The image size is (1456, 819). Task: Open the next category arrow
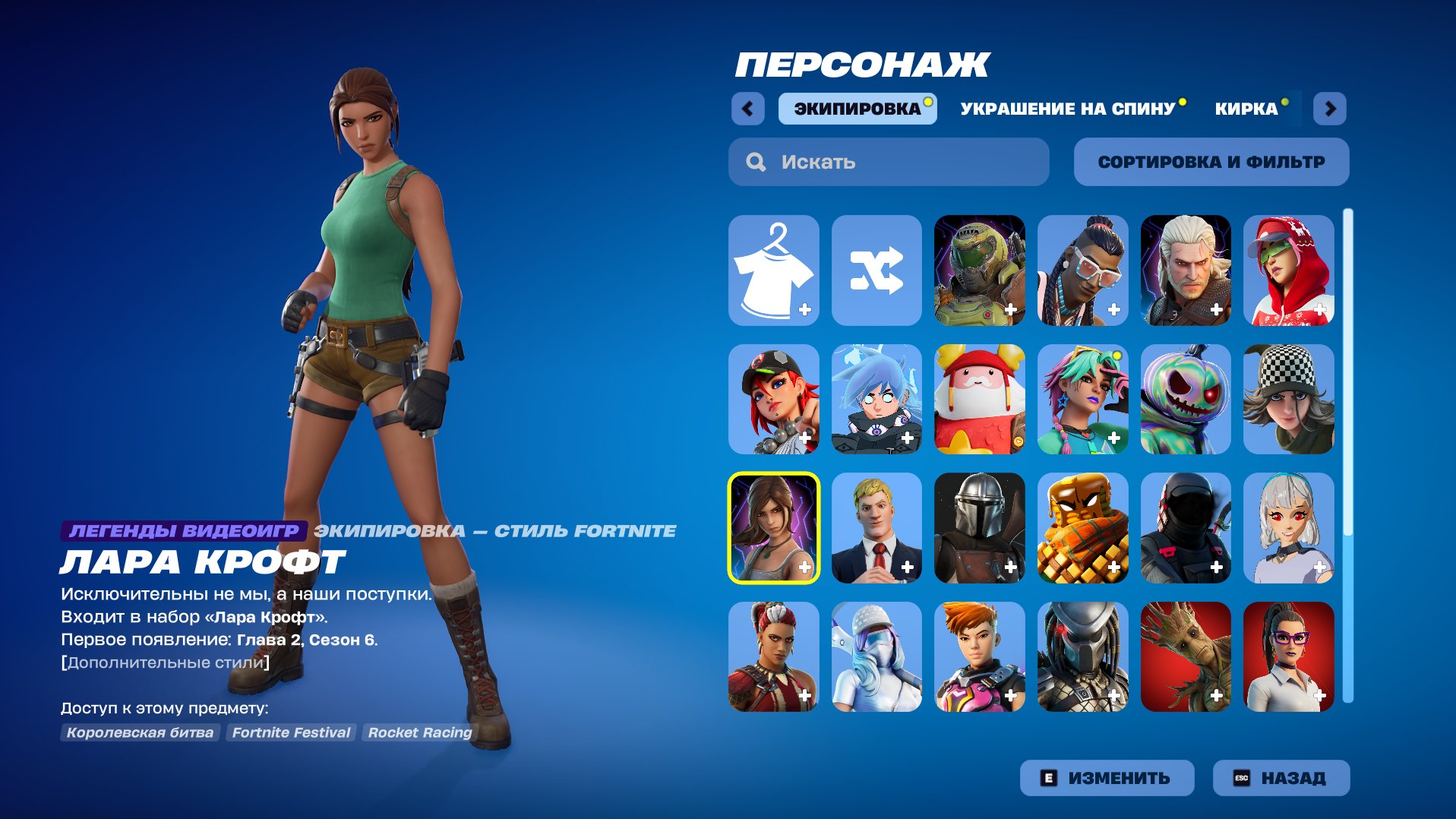[1331, 109]
